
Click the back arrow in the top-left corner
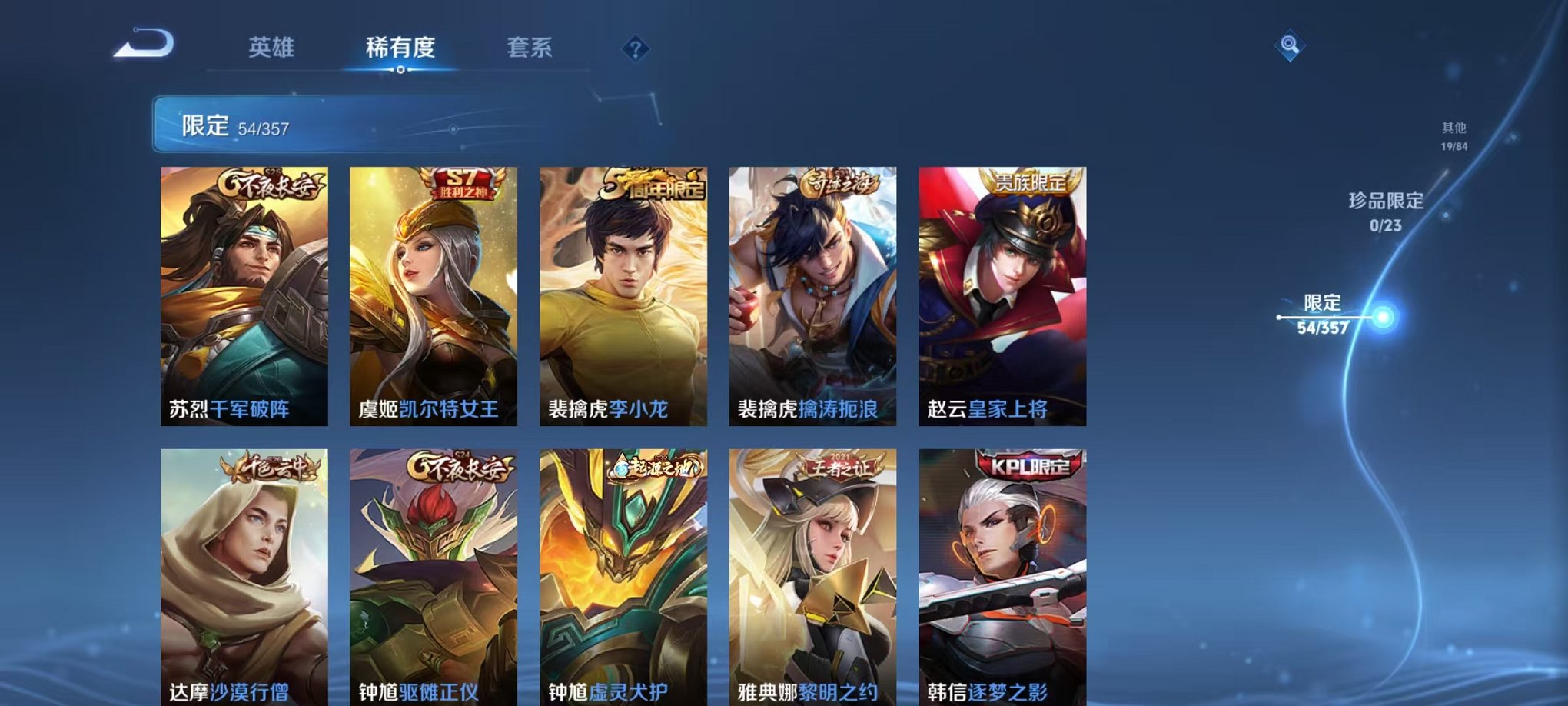(142, 46)
